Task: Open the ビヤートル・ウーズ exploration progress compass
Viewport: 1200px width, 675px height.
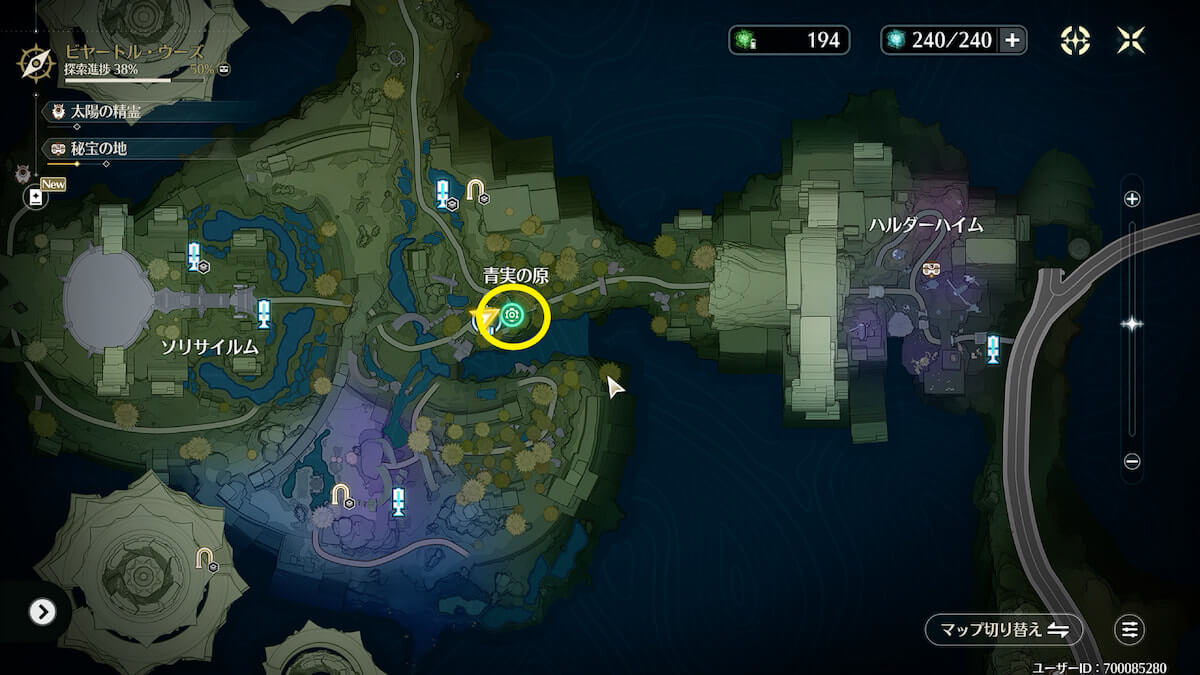Action: [x=36, y=63]
